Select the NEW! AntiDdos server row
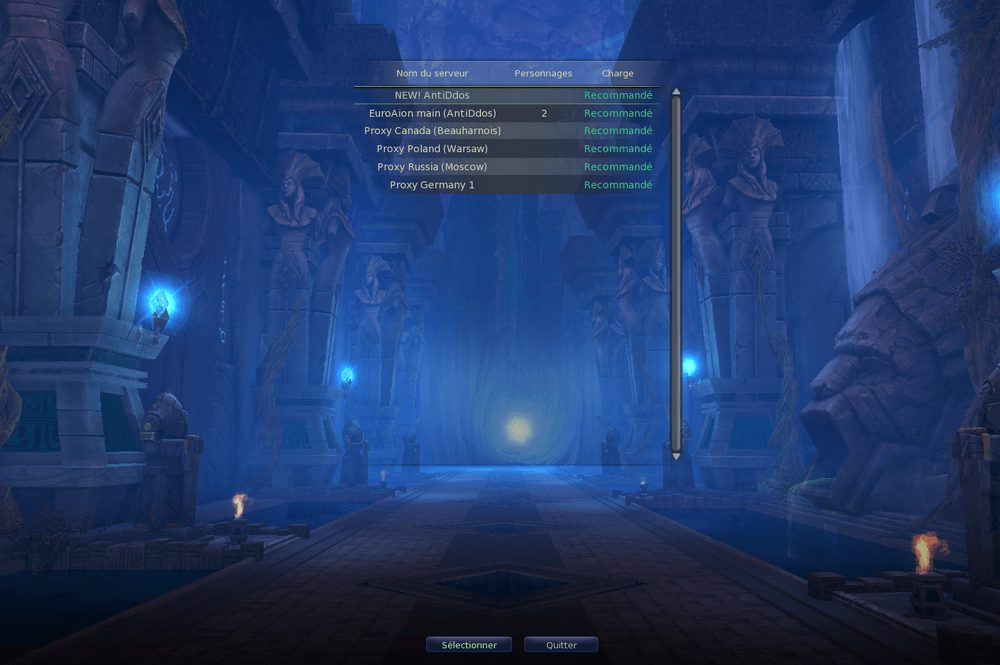Screen dimensions: 1000x665 432,95
